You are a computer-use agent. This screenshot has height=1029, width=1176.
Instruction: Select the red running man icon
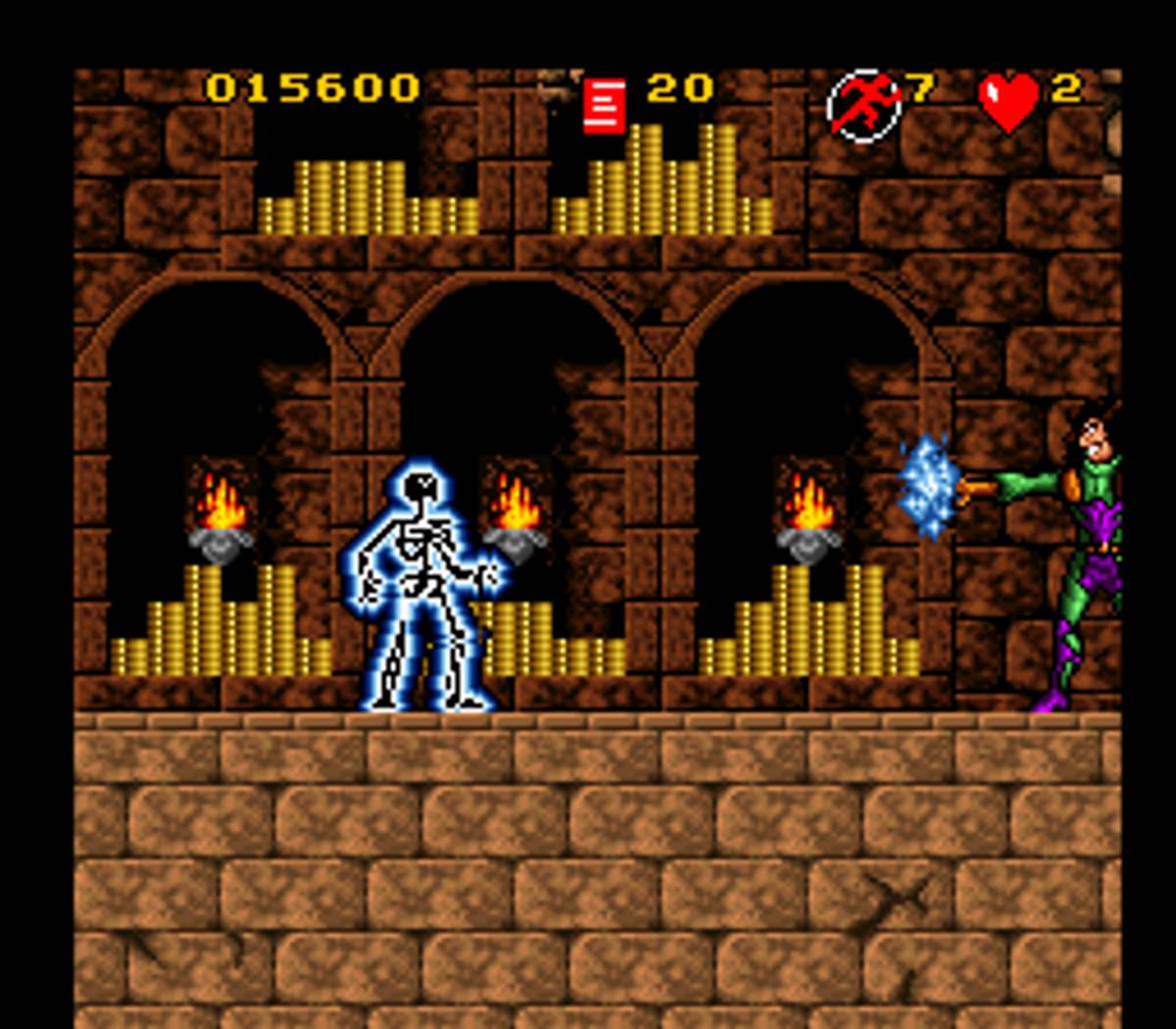pos(863,105)
